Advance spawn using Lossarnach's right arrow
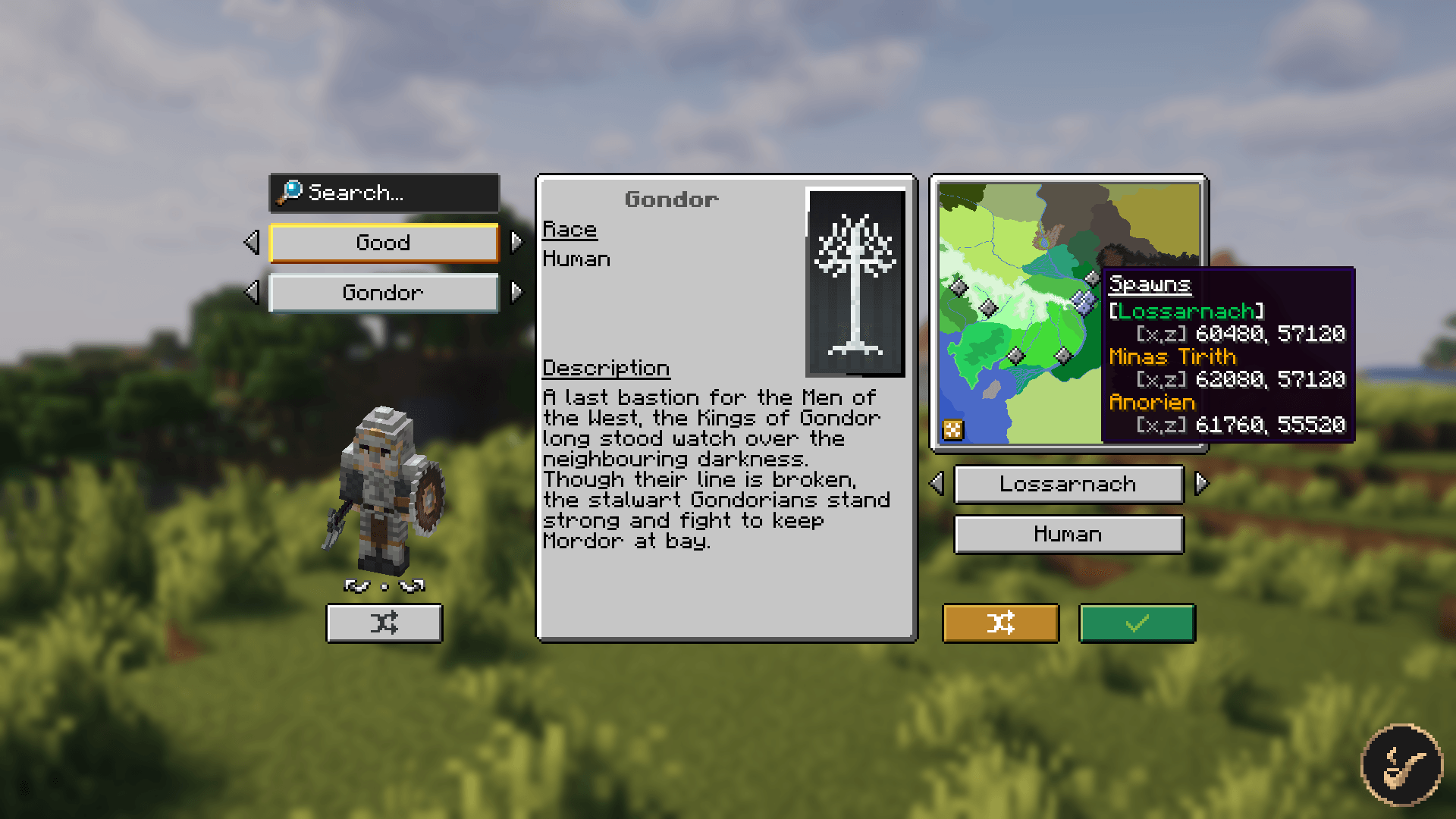1456x819 pixels. (x=1202, y=485)
